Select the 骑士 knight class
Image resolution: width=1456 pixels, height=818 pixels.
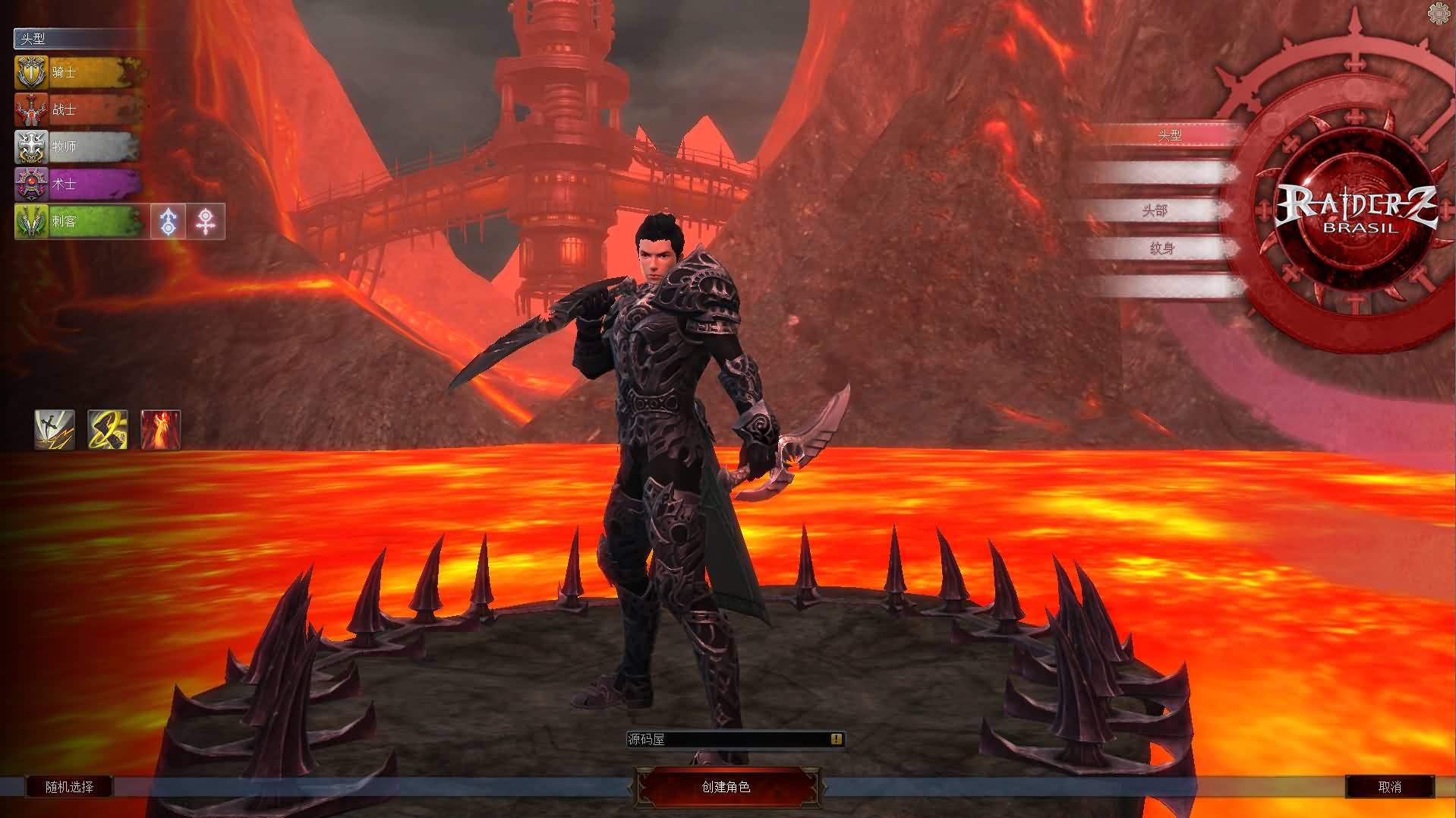click(79, 73)
